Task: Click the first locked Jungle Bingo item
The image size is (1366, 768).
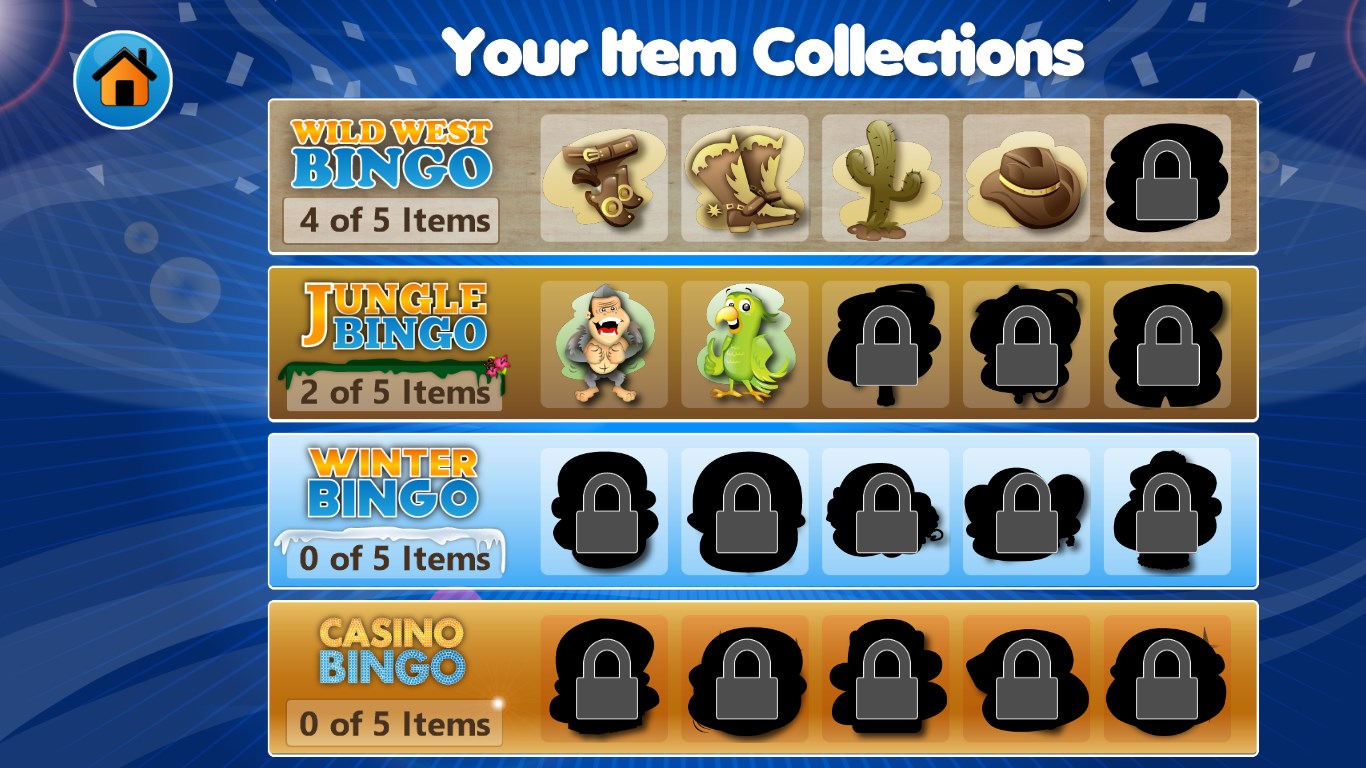Action: click(x=885, y=344)
